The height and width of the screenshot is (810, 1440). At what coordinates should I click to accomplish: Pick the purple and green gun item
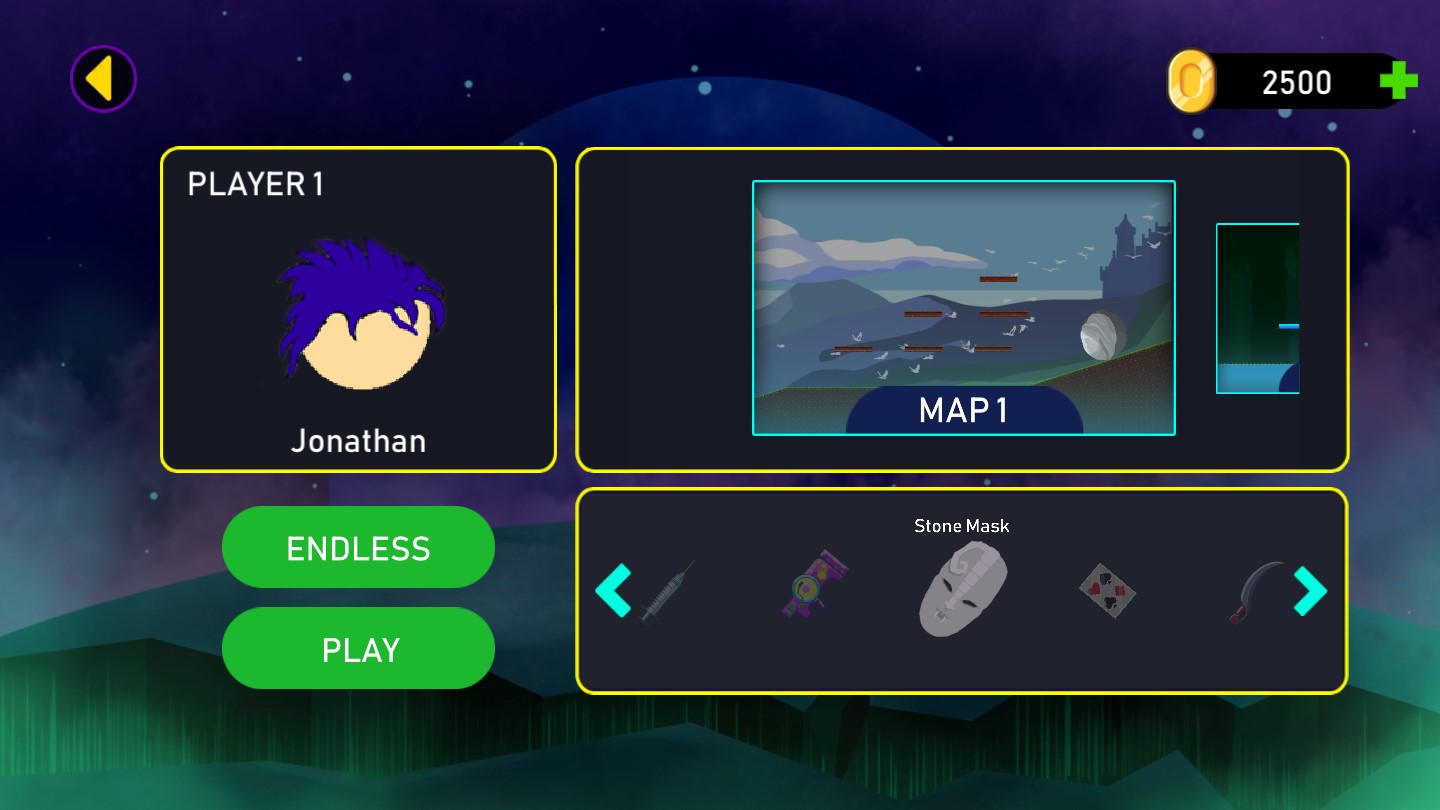814,583
